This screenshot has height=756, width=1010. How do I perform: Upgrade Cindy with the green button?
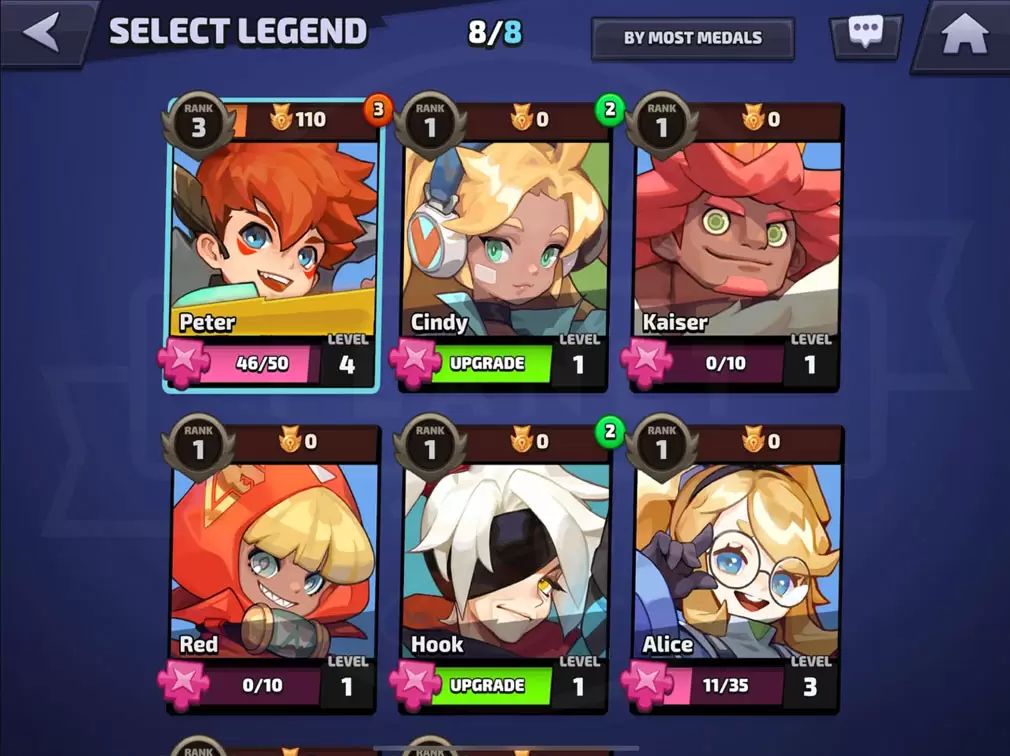pyautogui.click(x=488, y=364)
